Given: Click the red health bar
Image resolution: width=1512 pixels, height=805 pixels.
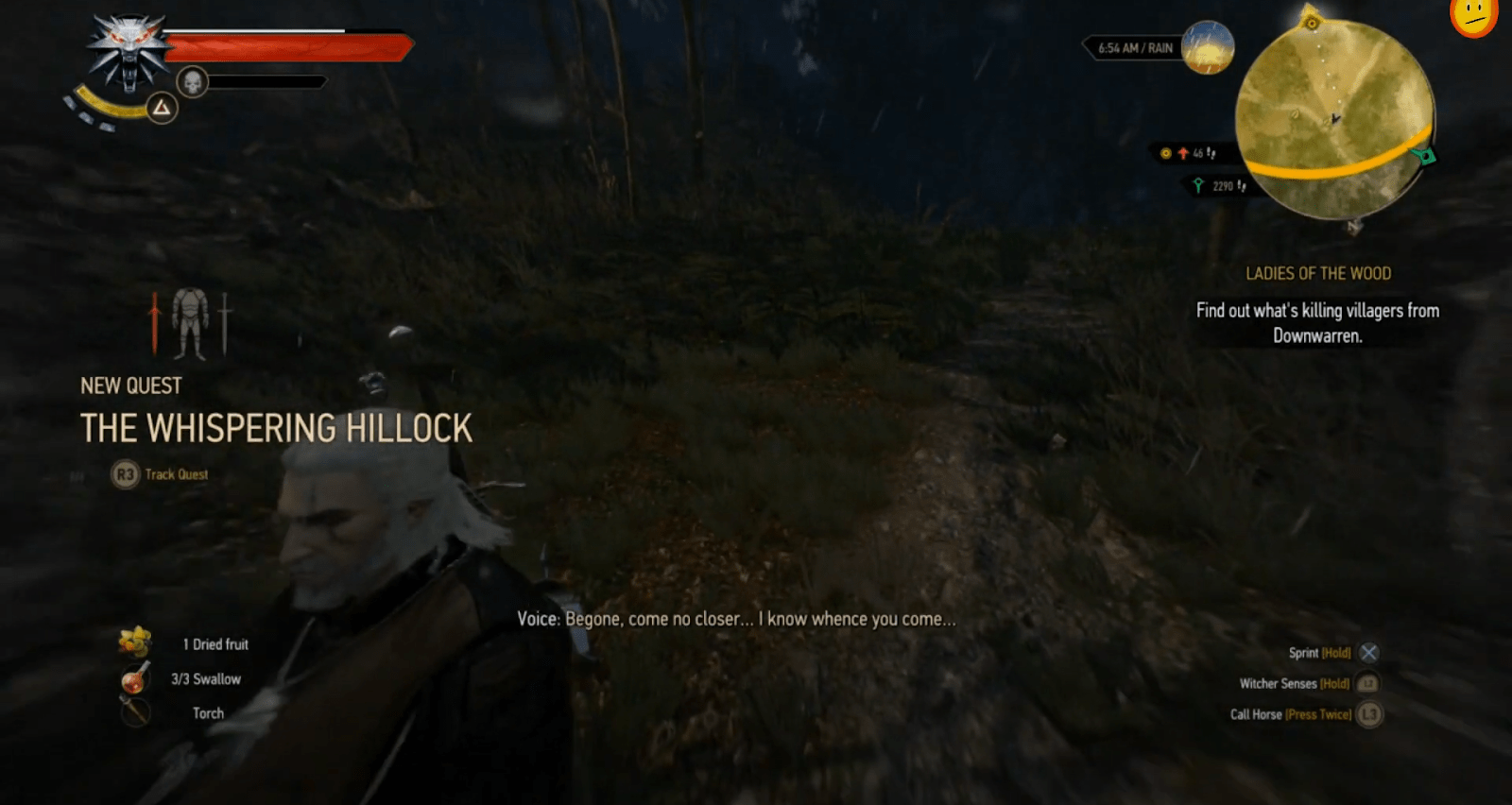Looking at the screenshot, I should pyautogui.click(x=283, y=43).
